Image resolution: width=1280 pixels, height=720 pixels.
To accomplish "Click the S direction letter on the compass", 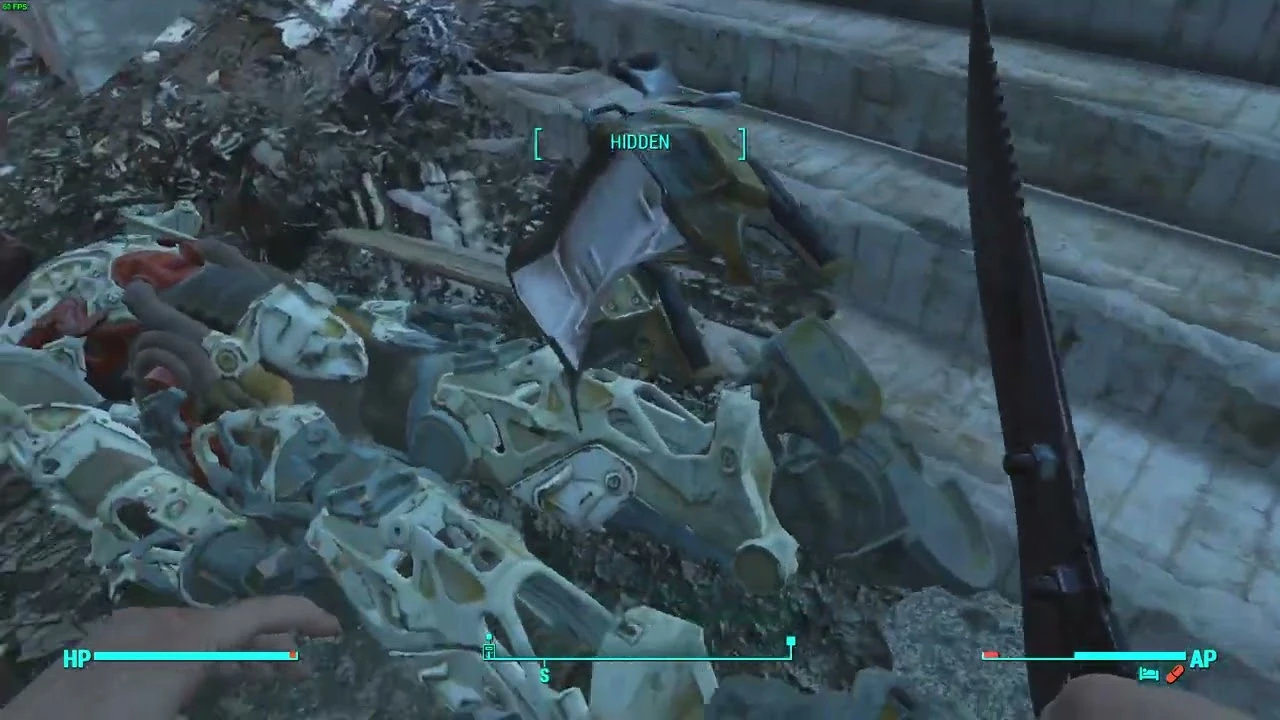I will point(543,676).
